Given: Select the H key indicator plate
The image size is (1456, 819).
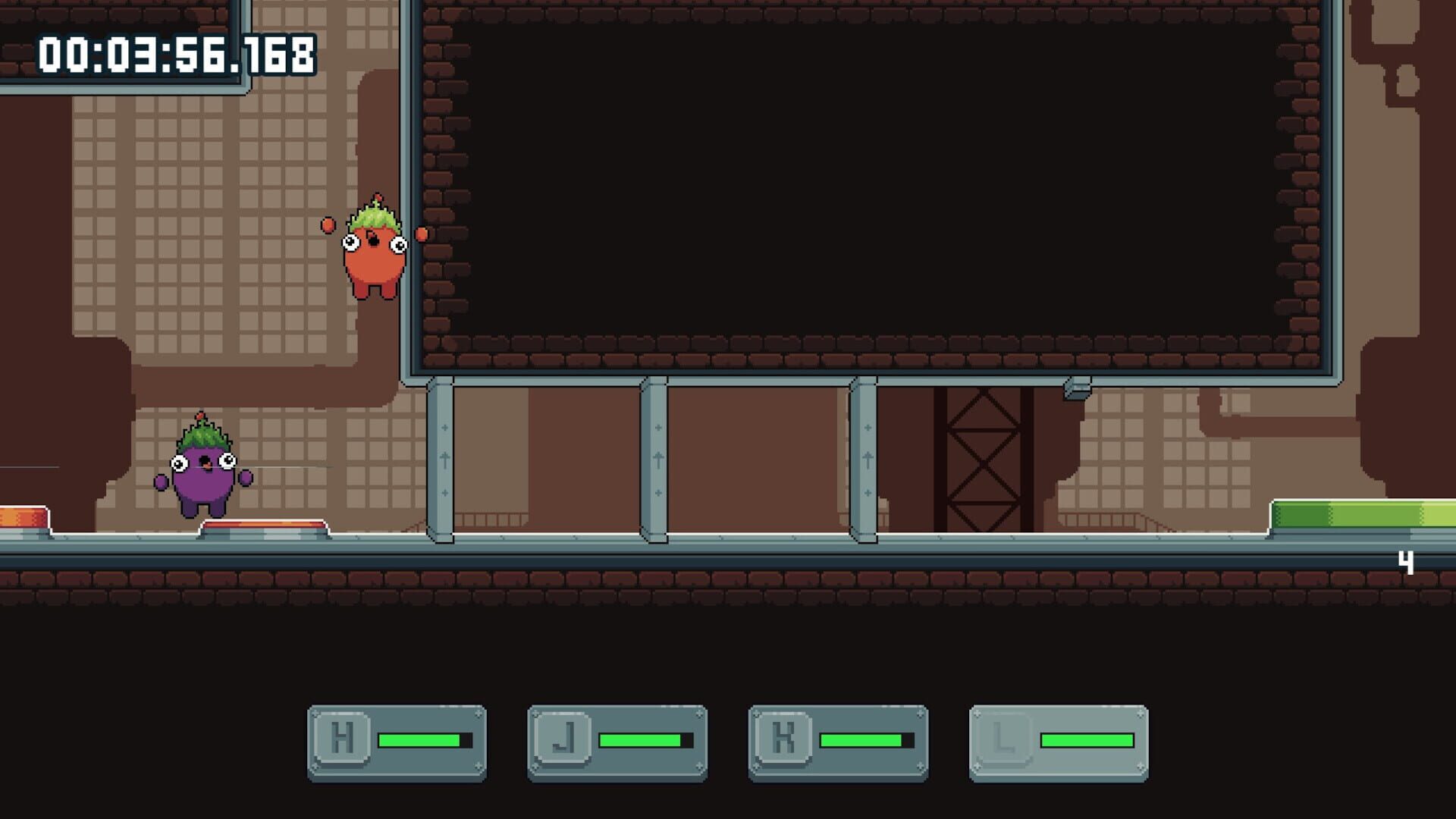Looking at the screenshot, I should point(397,740).
